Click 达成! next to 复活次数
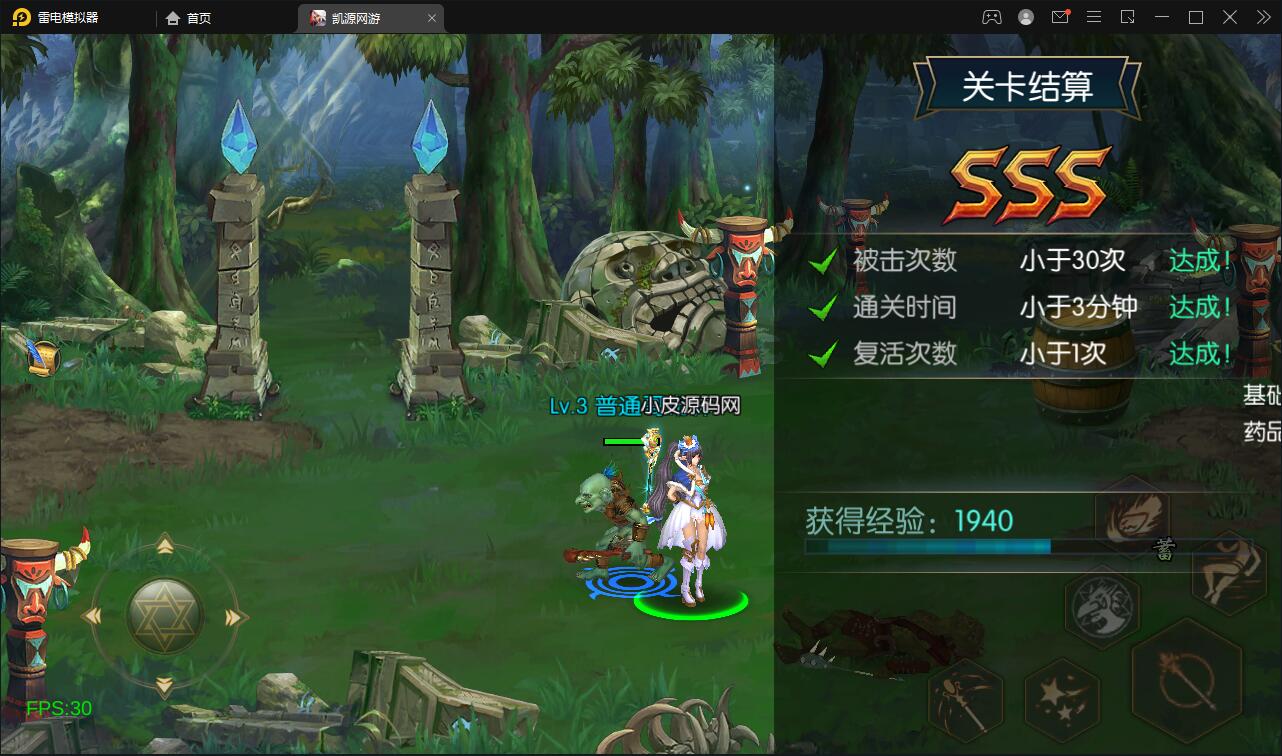 (x=1197, y=354)
